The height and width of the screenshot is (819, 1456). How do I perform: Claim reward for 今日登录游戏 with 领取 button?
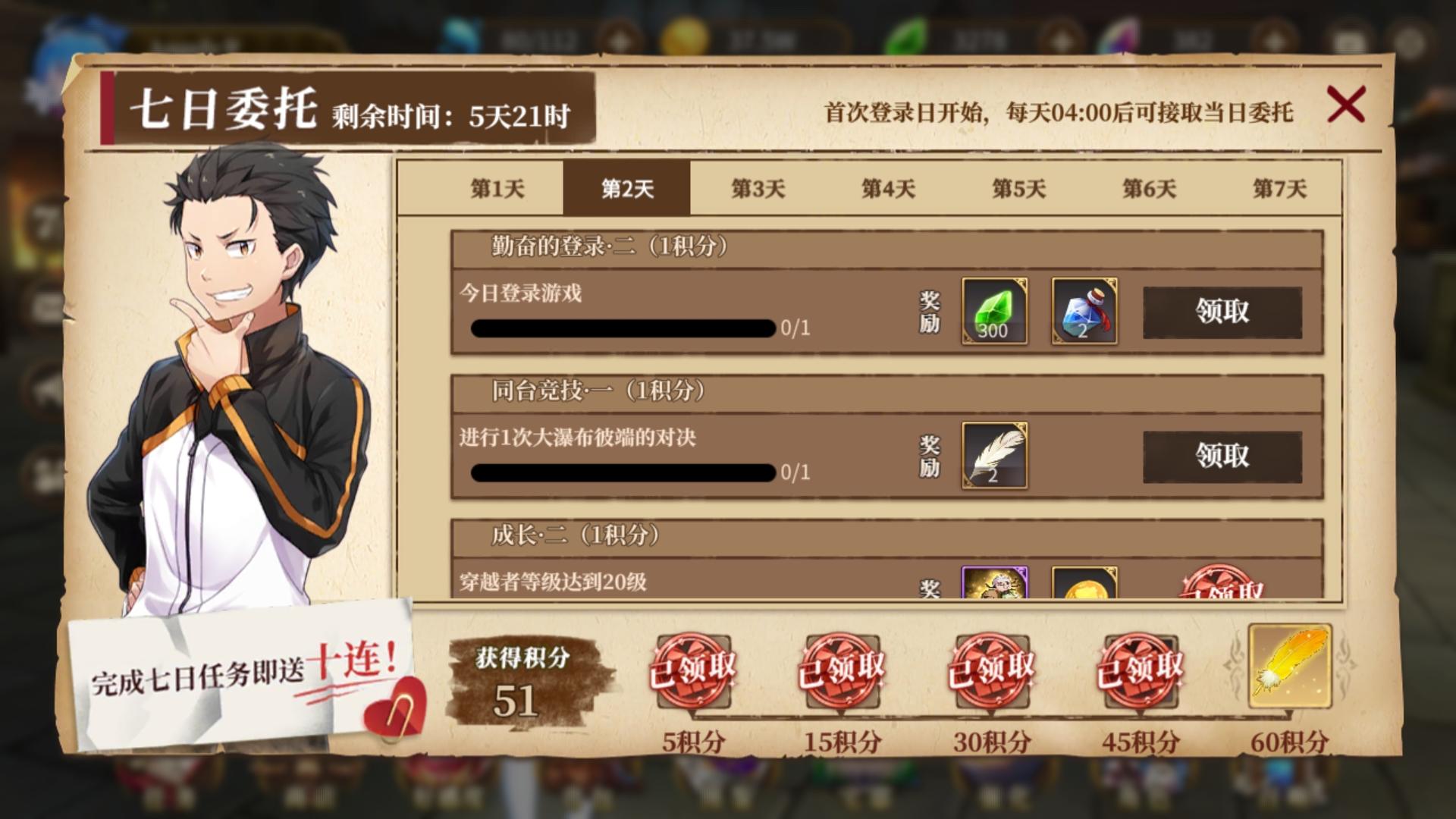pyautogui.click(x=1223, y=312)
